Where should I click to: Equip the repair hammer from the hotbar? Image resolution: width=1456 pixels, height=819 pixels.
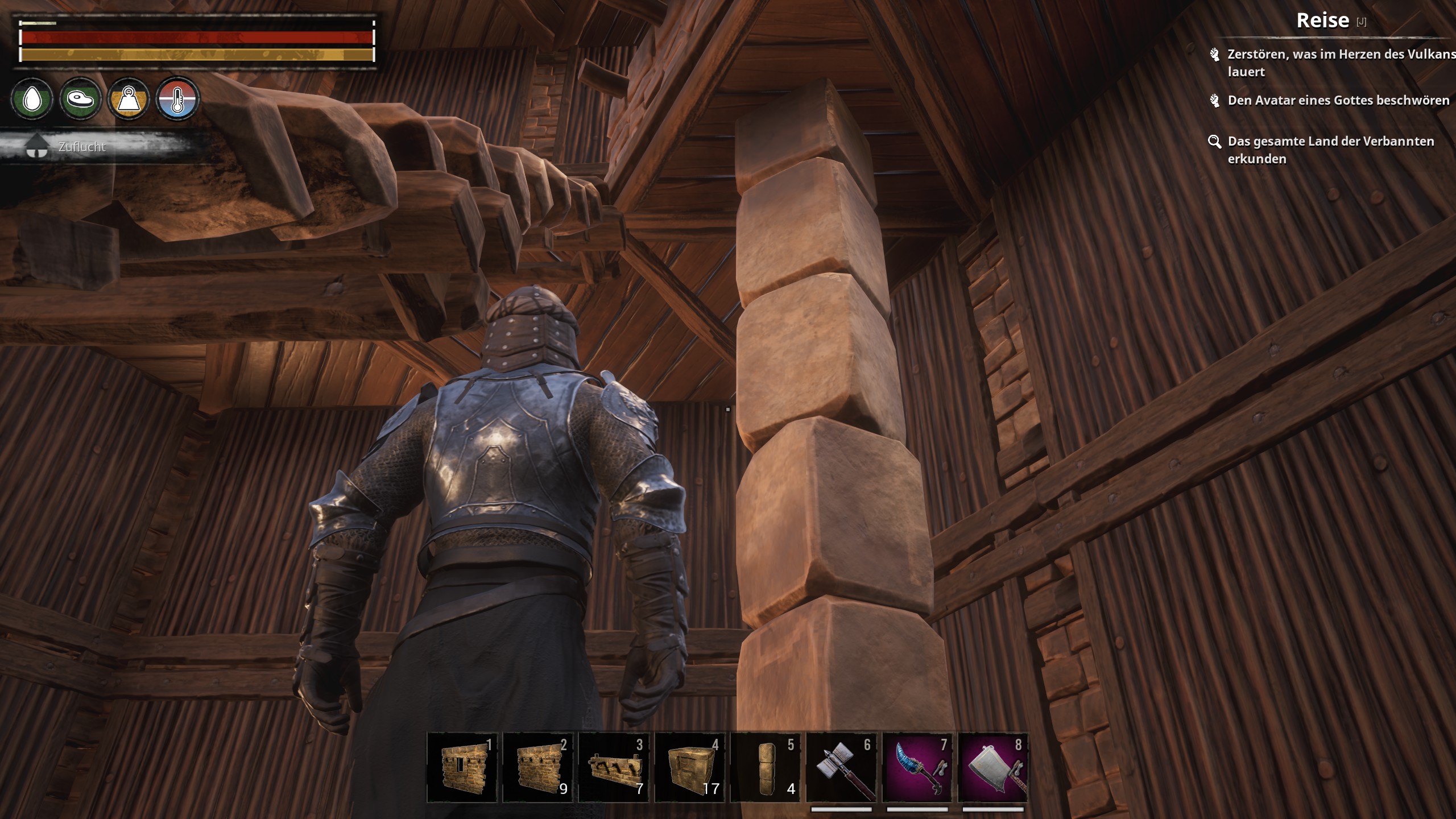(841, 768)
